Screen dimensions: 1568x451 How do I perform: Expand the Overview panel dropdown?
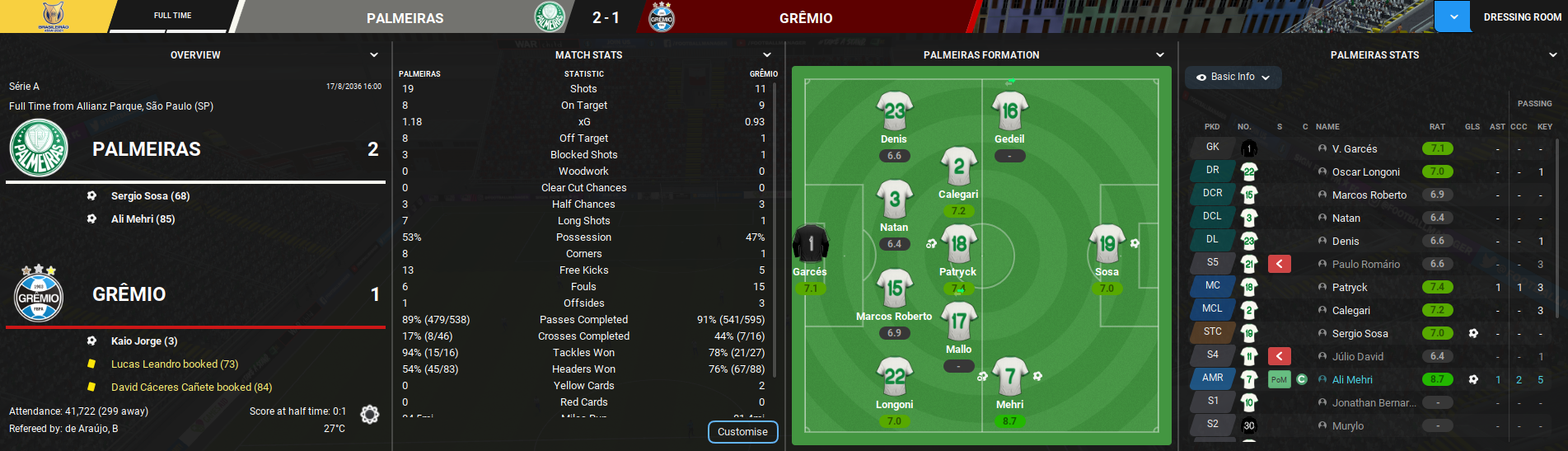[x=374, y=55]
